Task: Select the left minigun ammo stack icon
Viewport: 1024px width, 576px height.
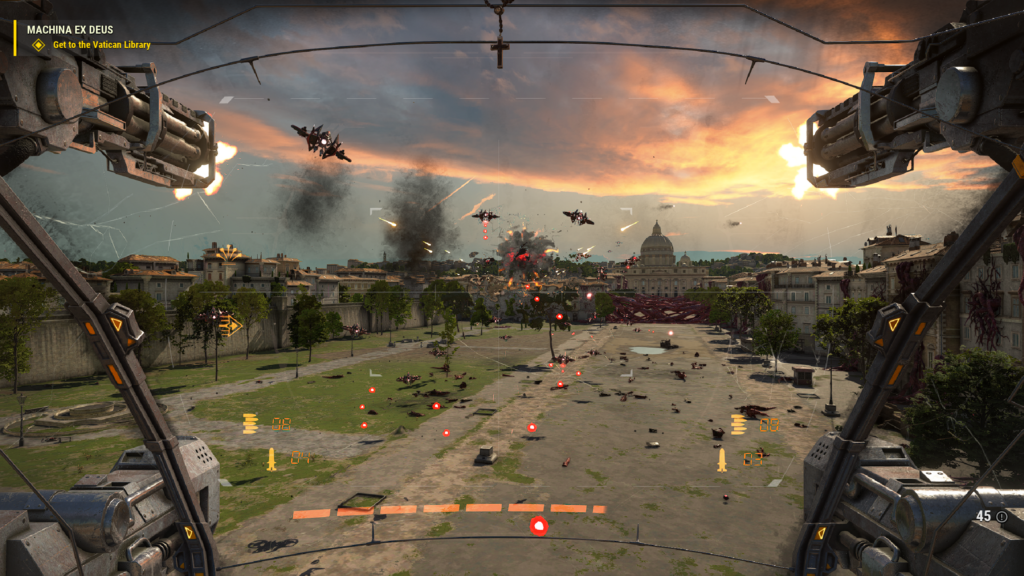Action: 250,424
